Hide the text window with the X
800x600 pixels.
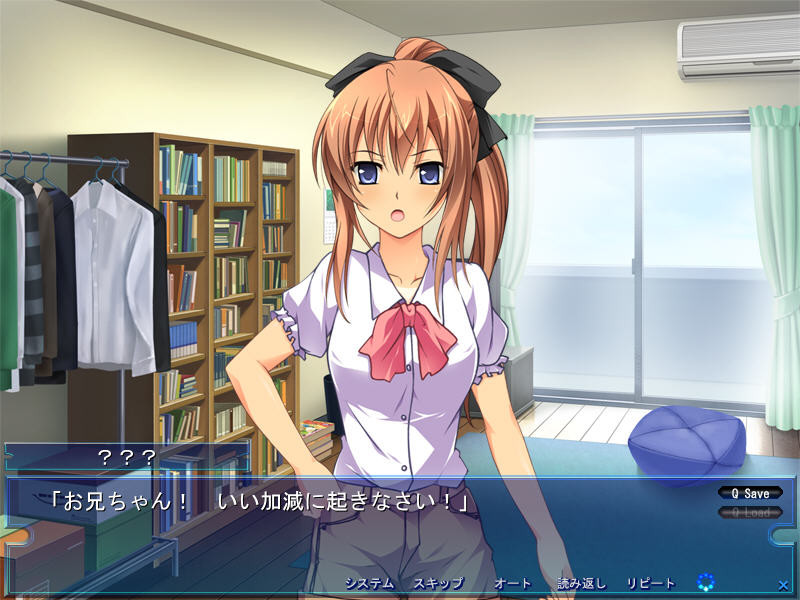point(782,584)
